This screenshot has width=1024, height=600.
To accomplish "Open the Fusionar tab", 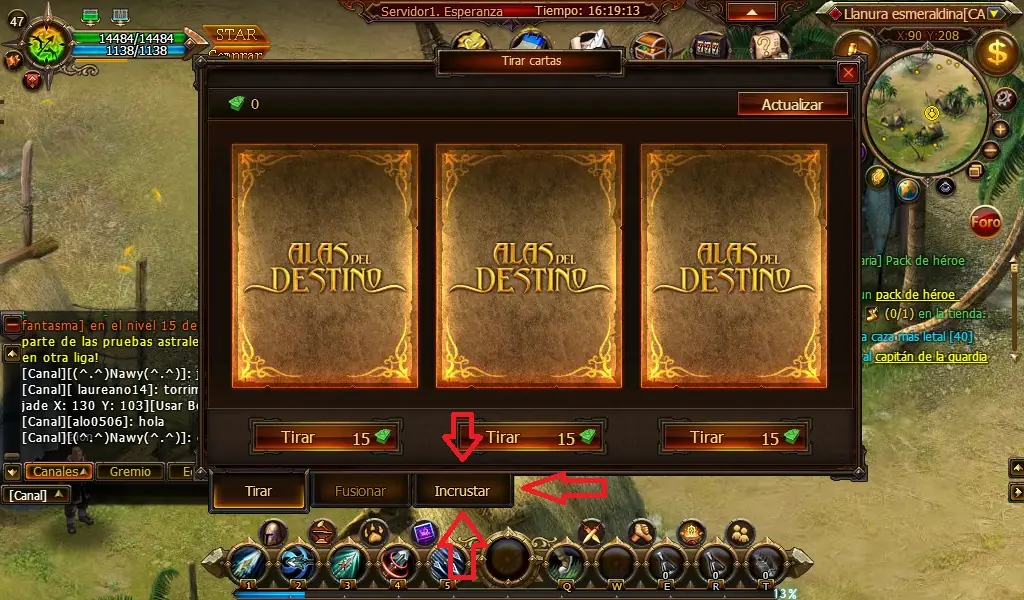I will pyautogui.click(x=361, y=491).
